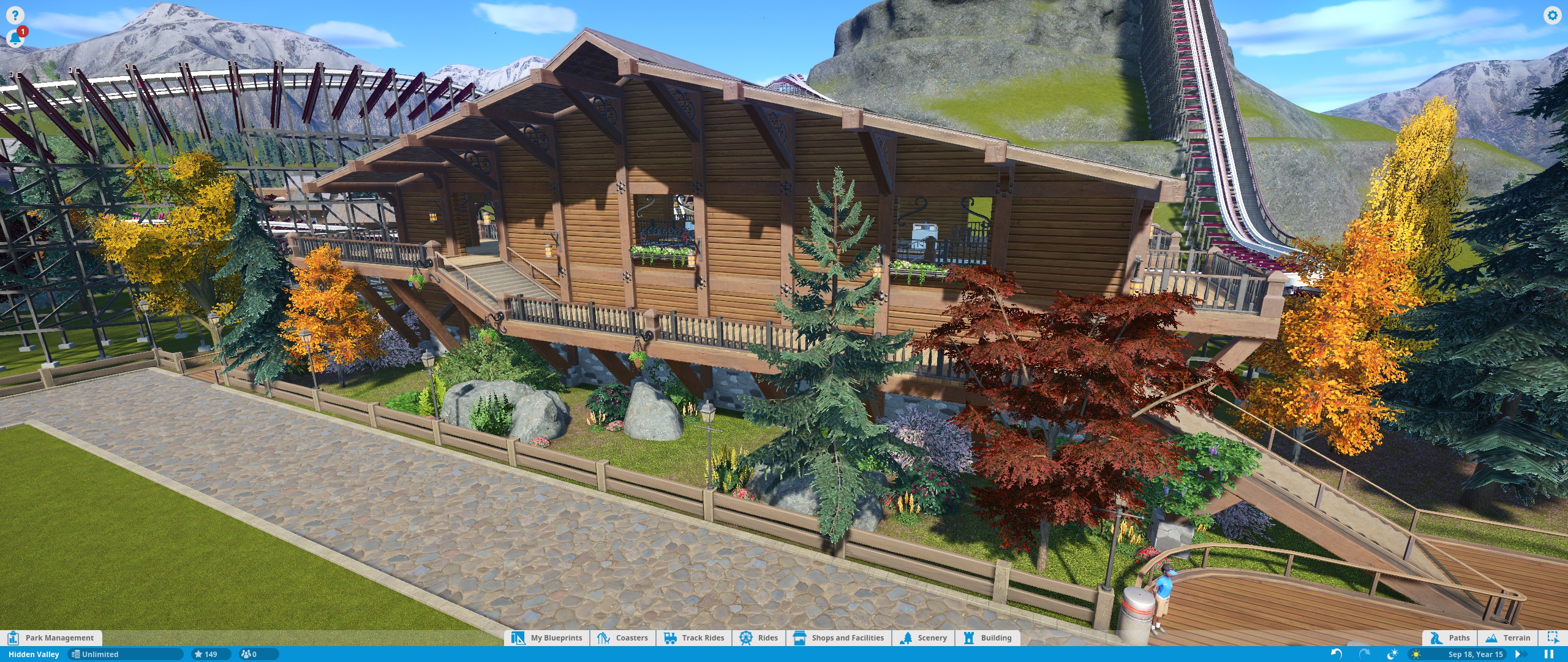The height and width of the screenshot is (662, 1568).
Task: Open the notification bell alert
Action: pos(16,37)
